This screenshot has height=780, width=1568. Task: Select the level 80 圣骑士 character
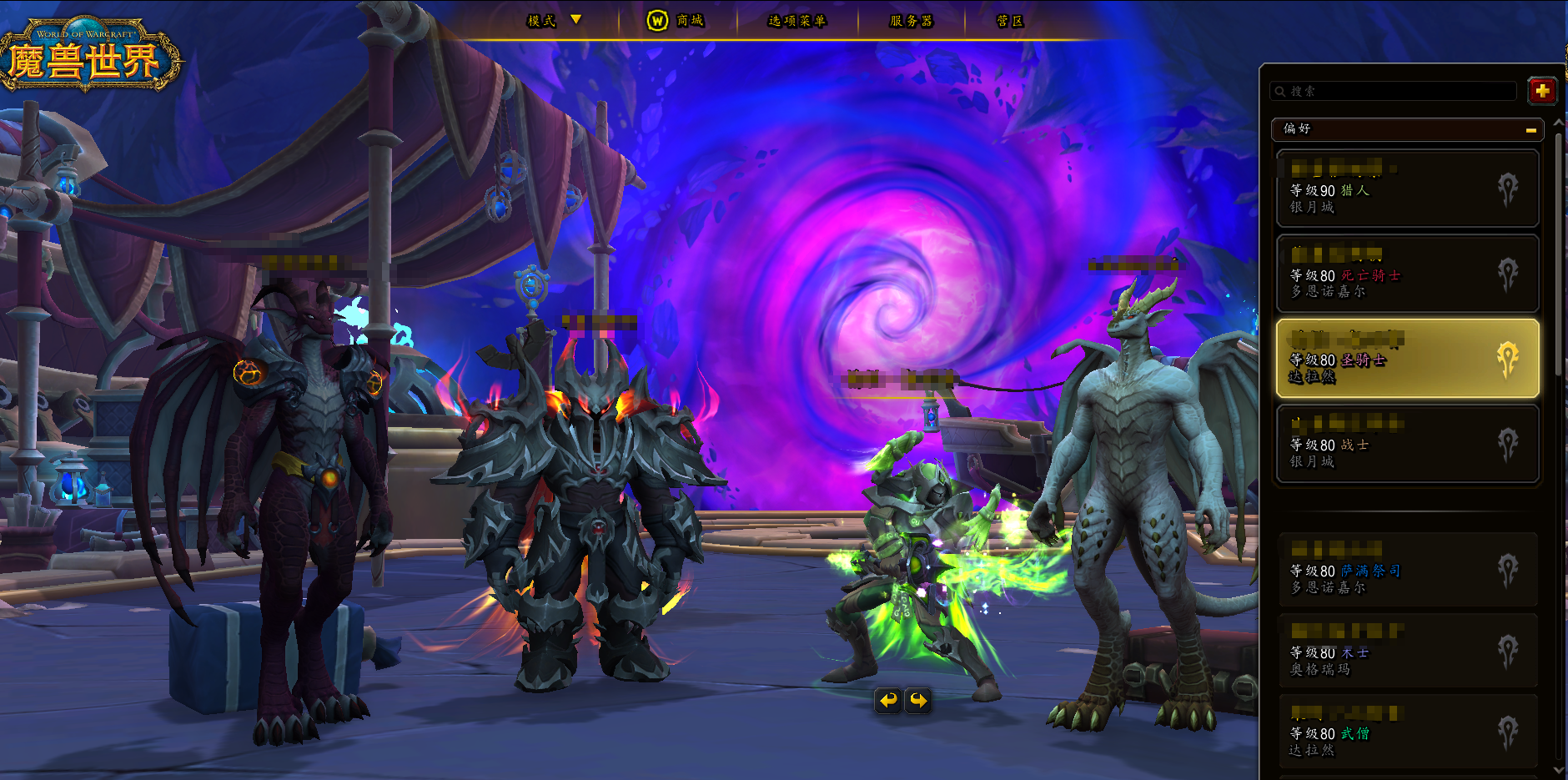[1407, 359]
